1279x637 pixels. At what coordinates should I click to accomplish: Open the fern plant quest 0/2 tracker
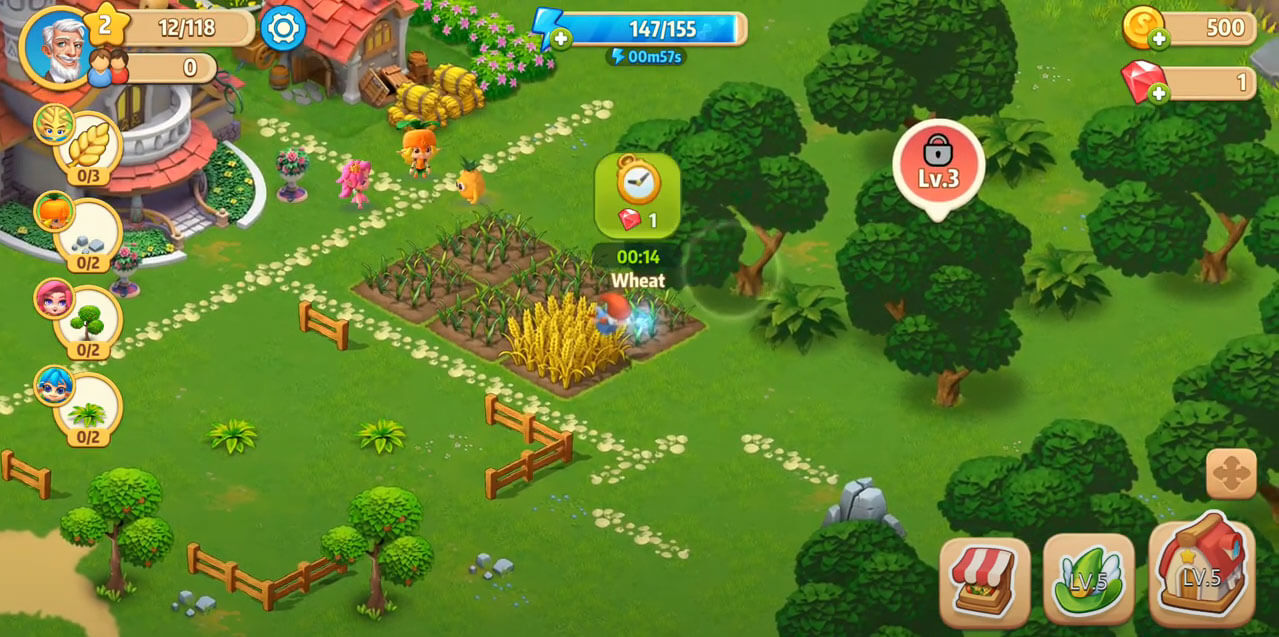(x=87, y=412)
